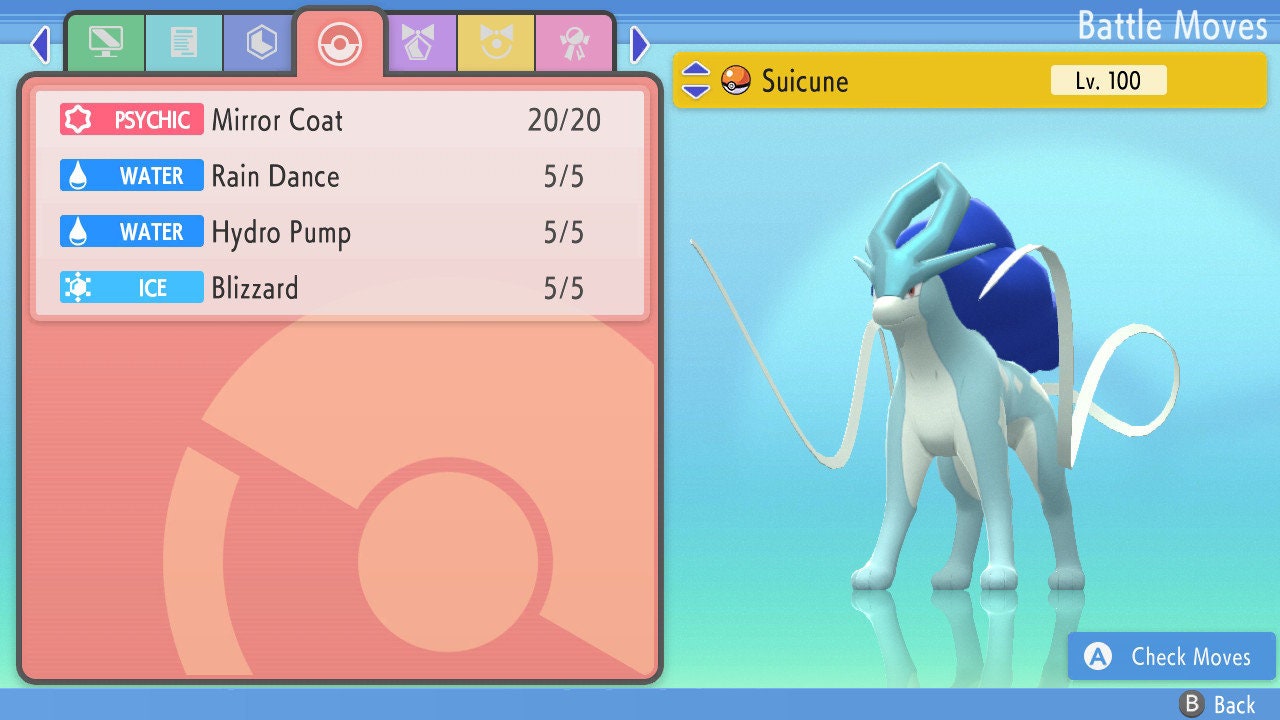
Task: Click the Check Moves button
Action: tap(1172, 656)
